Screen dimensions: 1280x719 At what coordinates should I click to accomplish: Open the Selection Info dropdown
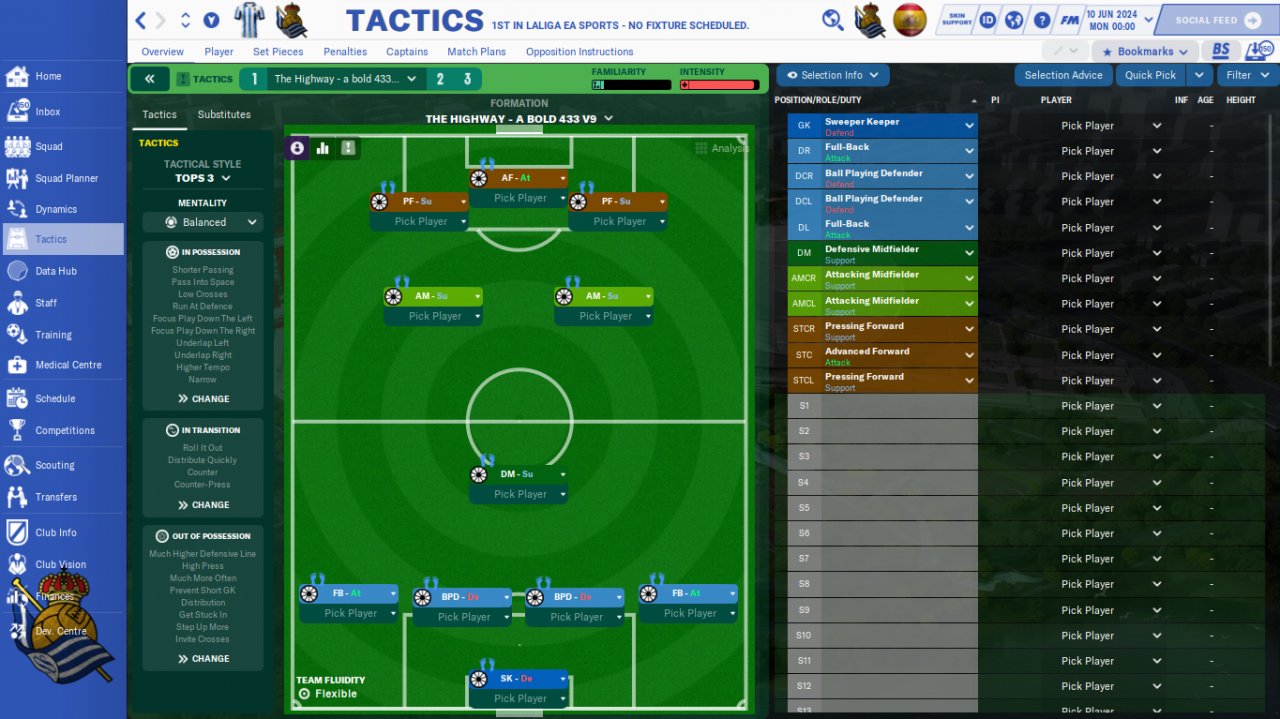[x=832, y=75]
